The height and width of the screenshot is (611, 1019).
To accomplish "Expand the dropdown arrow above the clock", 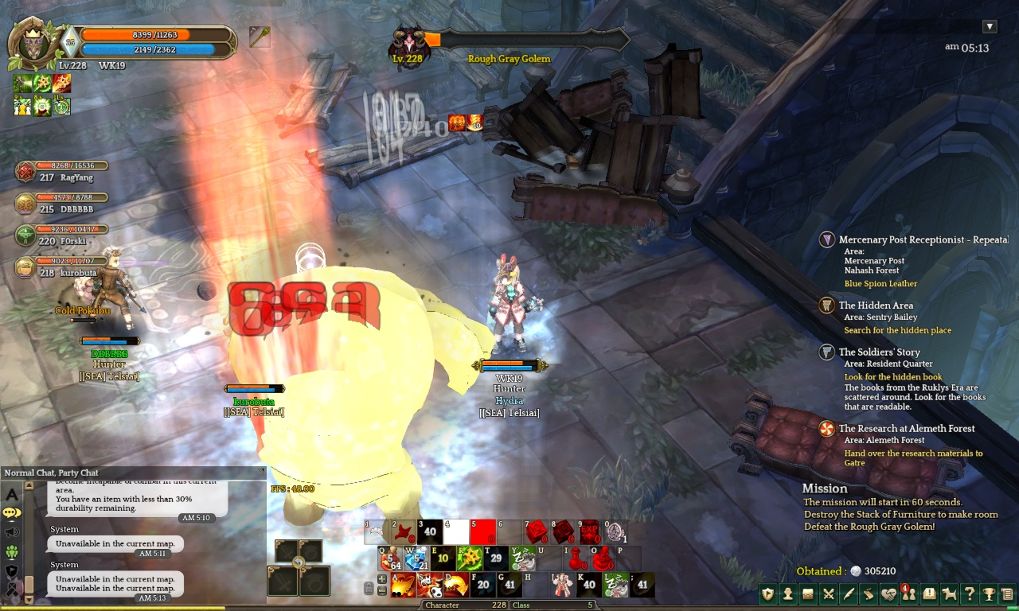I will coord(990,27).
